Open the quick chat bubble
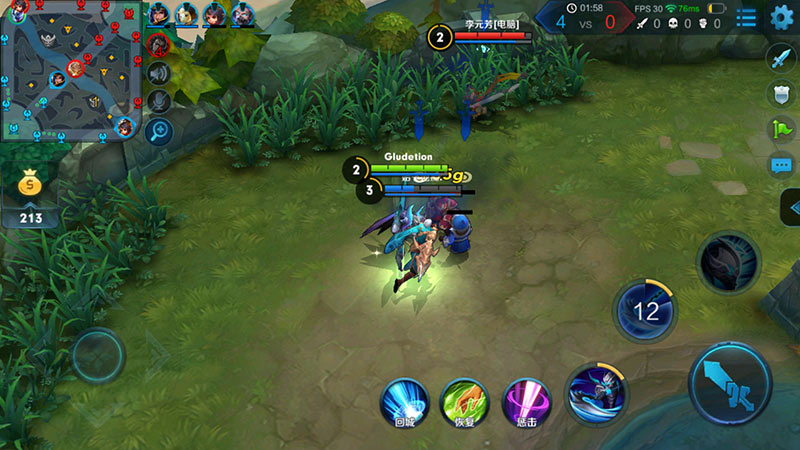This screenshot has height=450, width=800. [781, 165]
